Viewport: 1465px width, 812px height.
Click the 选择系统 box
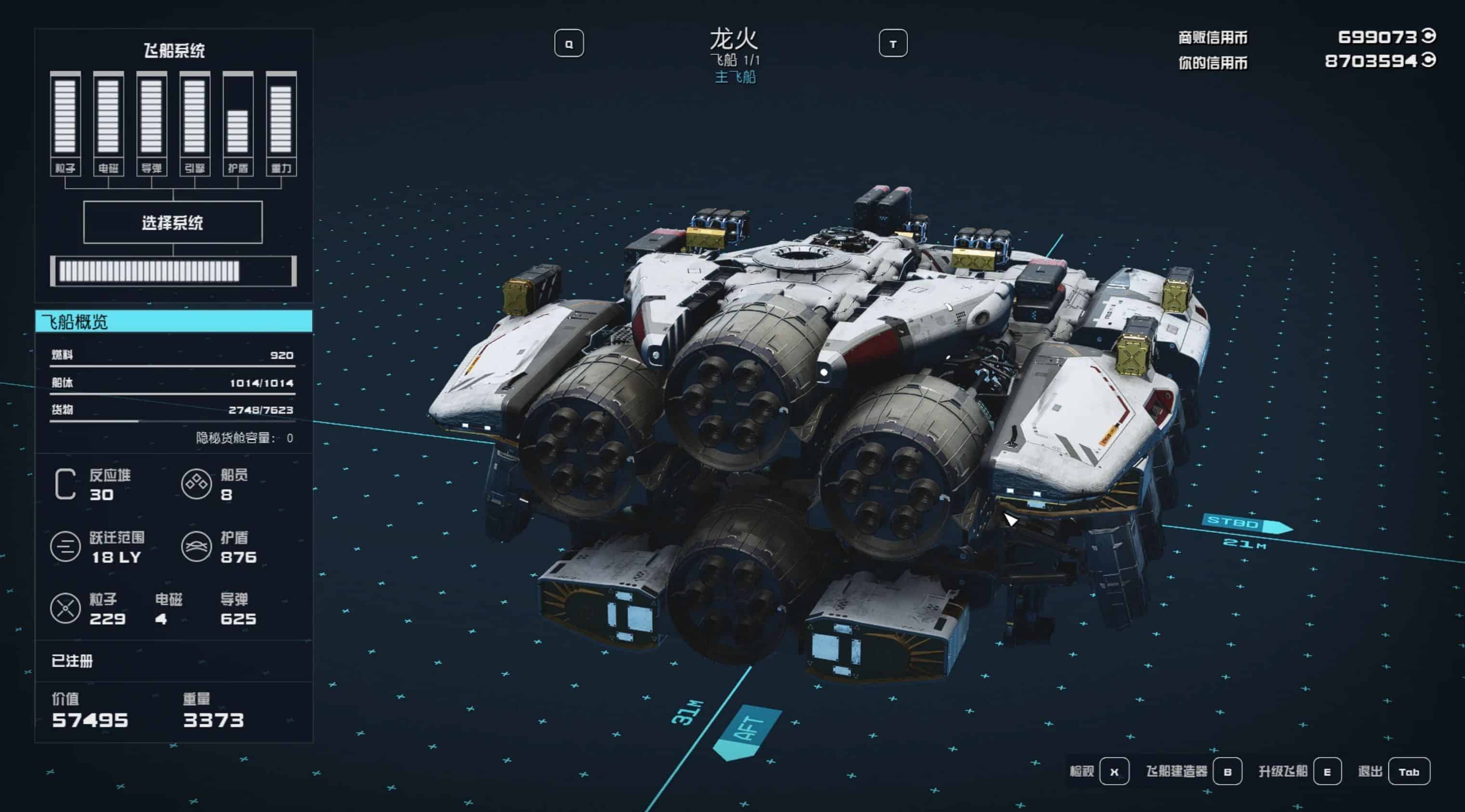click(173, 223)
